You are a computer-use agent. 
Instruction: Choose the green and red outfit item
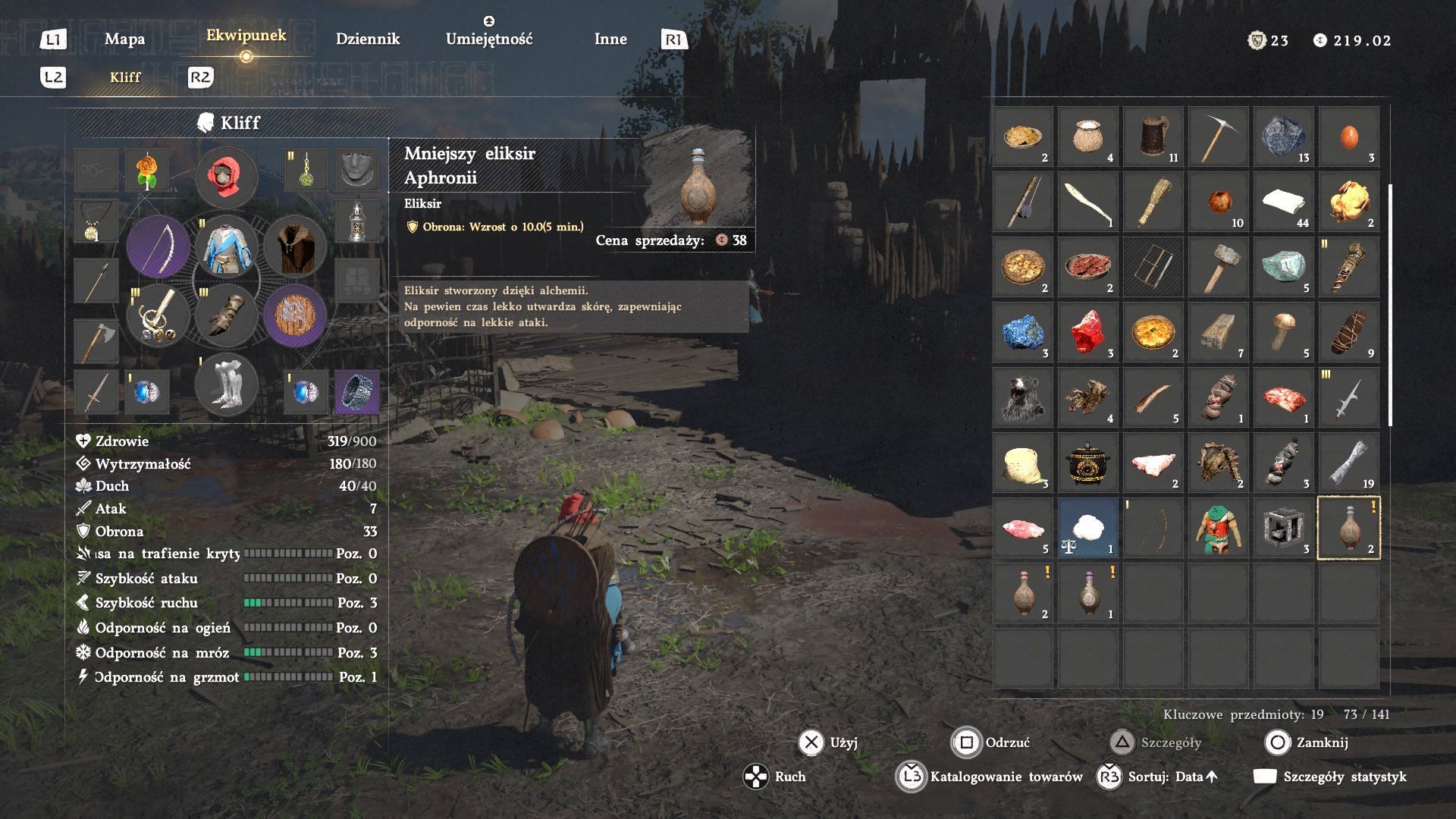tap(1218, 528)
